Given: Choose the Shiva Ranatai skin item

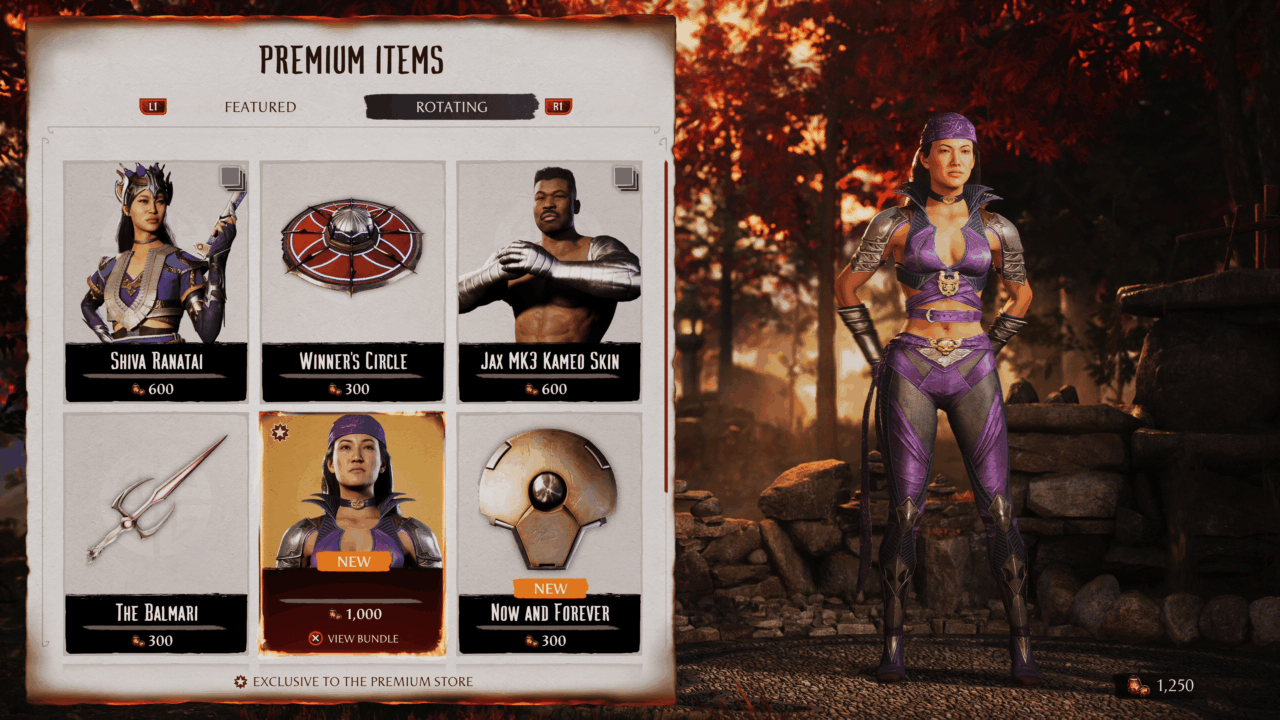Looking at the screenshot, I should (x=156, y=281).
